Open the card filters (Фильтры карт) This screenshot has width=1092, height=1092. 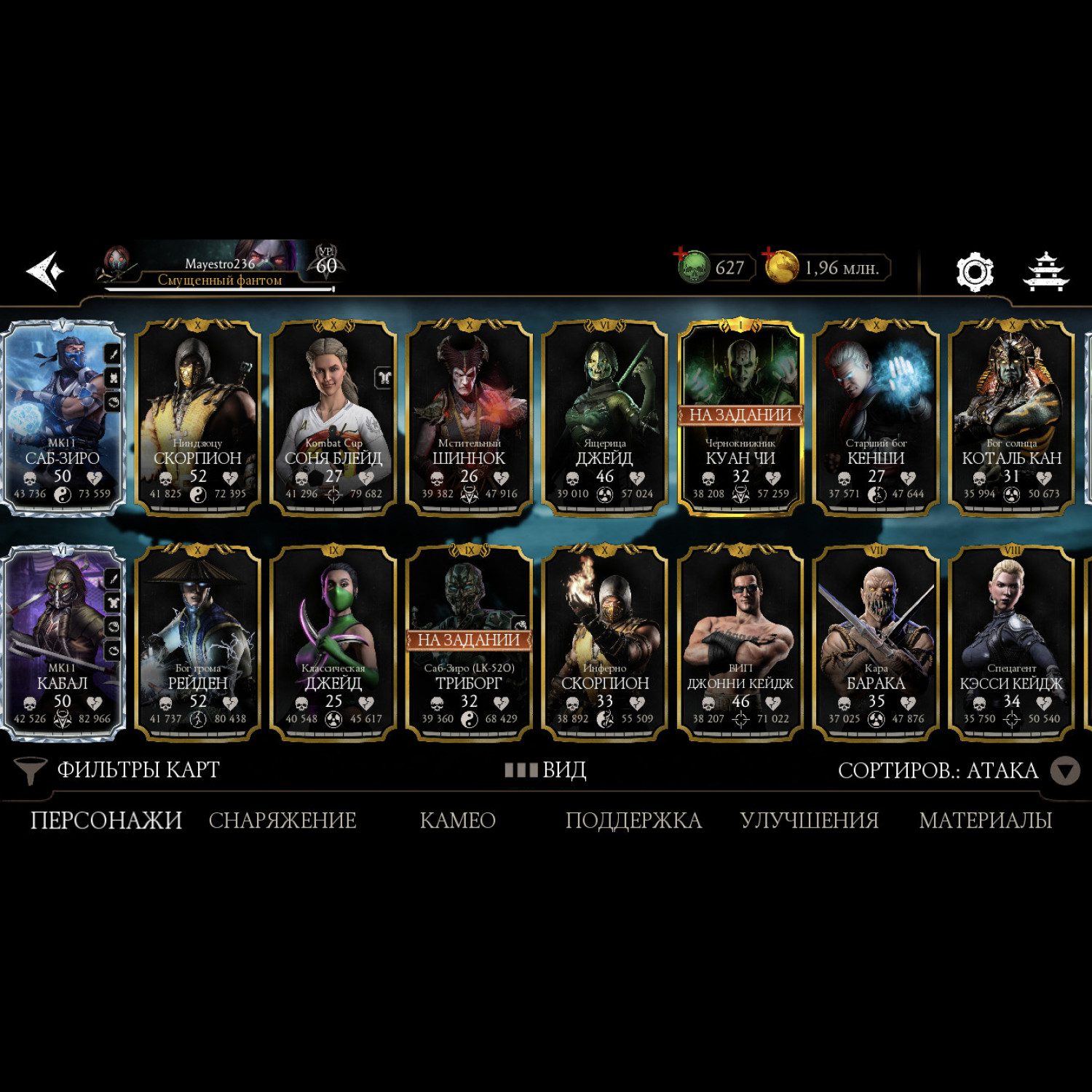[116, 770]
